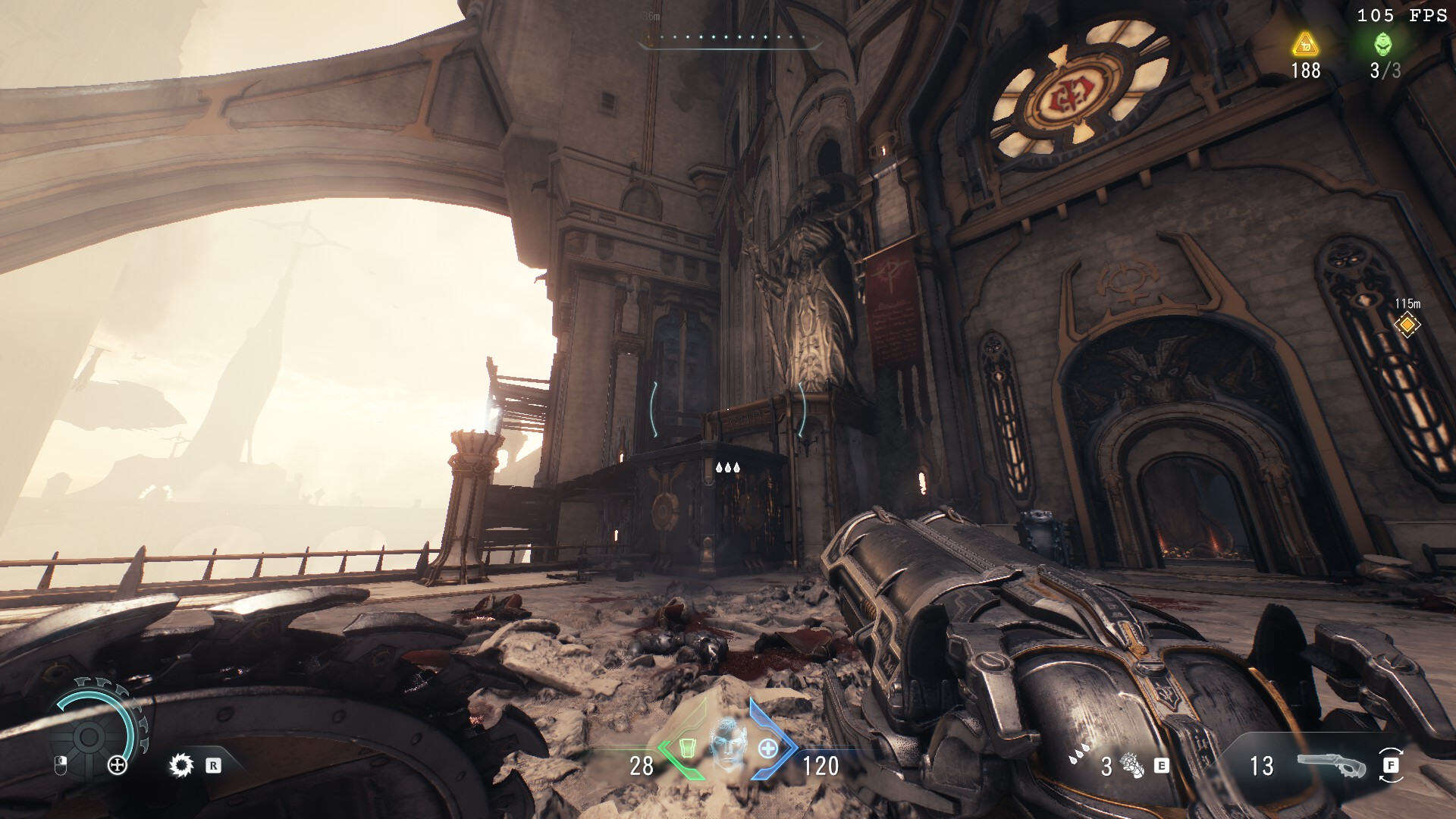The image size is (1456, 819).
Task: Select the green armor icon
Action: pos(686,748)
